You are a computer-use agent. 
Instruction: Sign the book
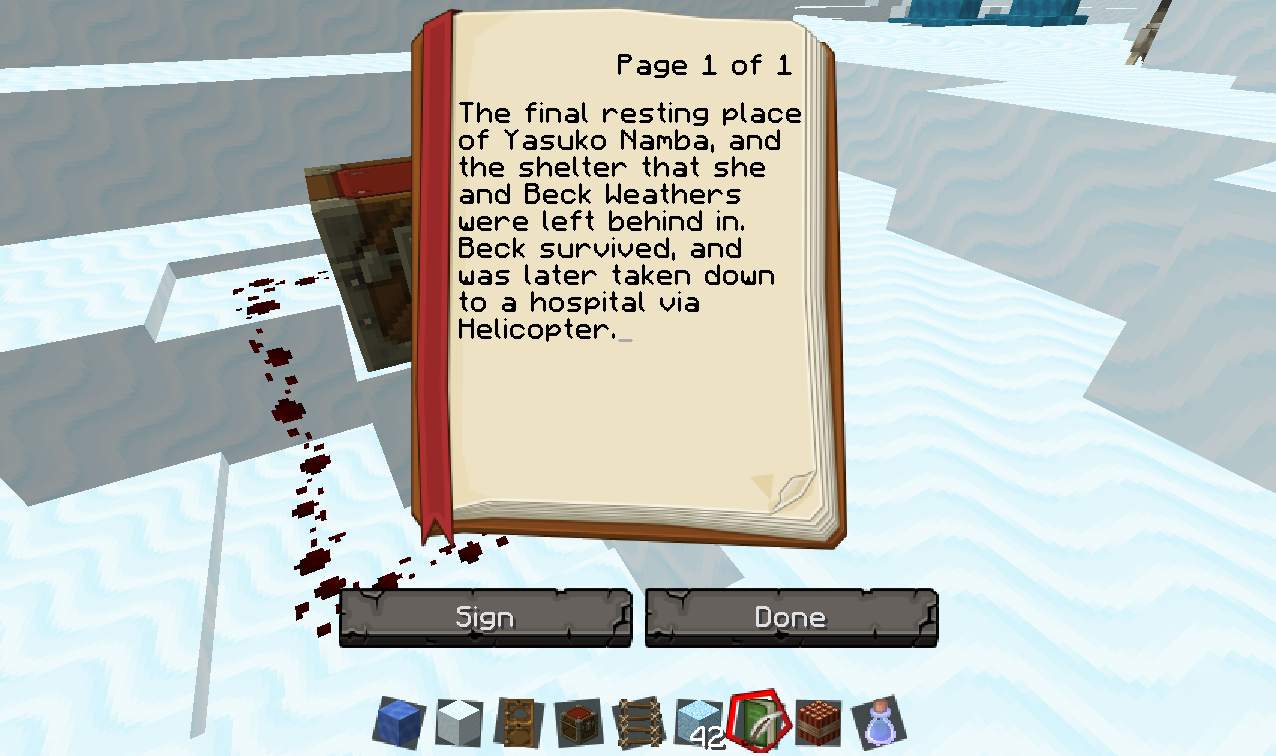tap(485, 618)
